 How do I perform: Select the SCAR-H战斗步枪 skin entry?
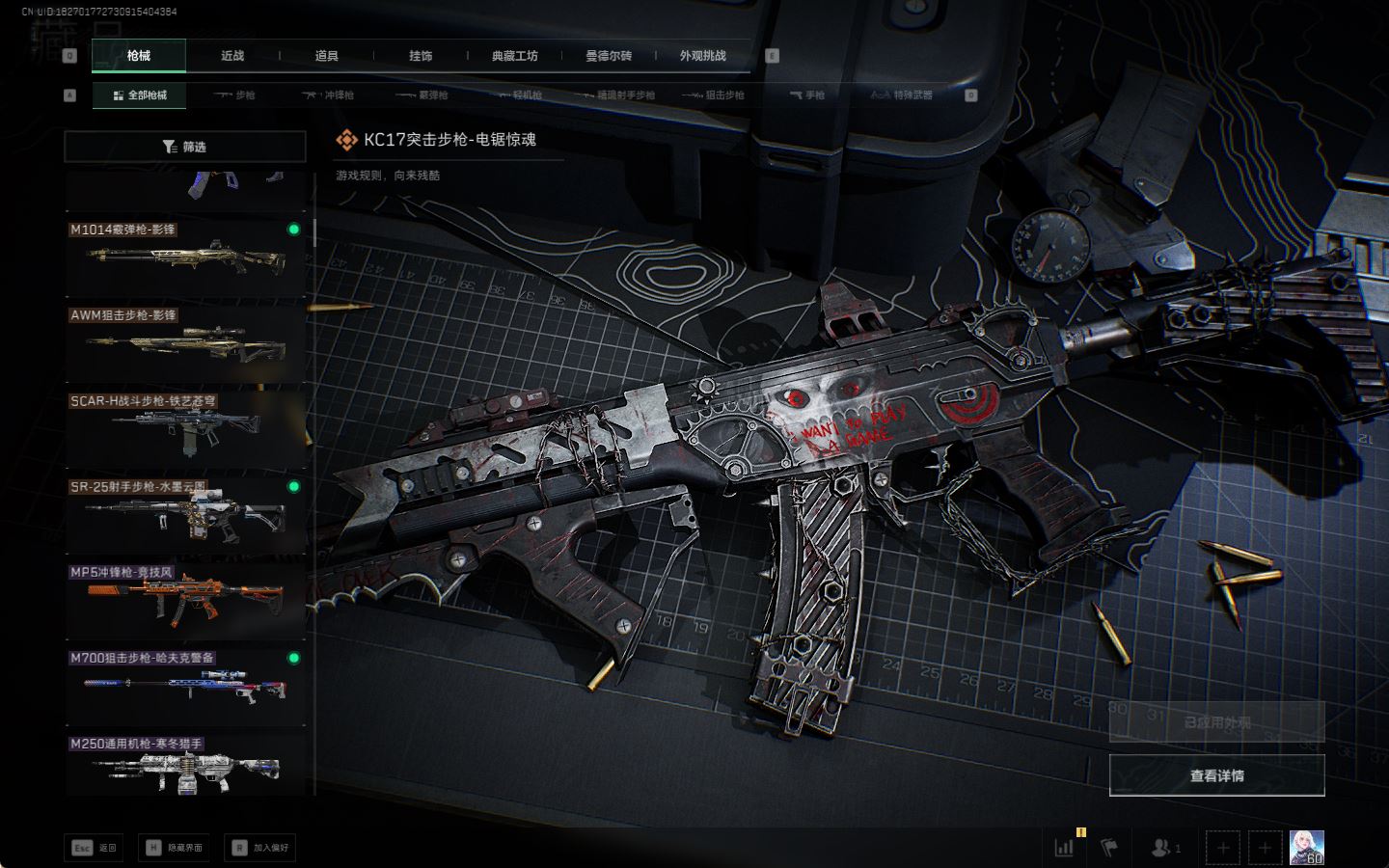click(185, 428)
